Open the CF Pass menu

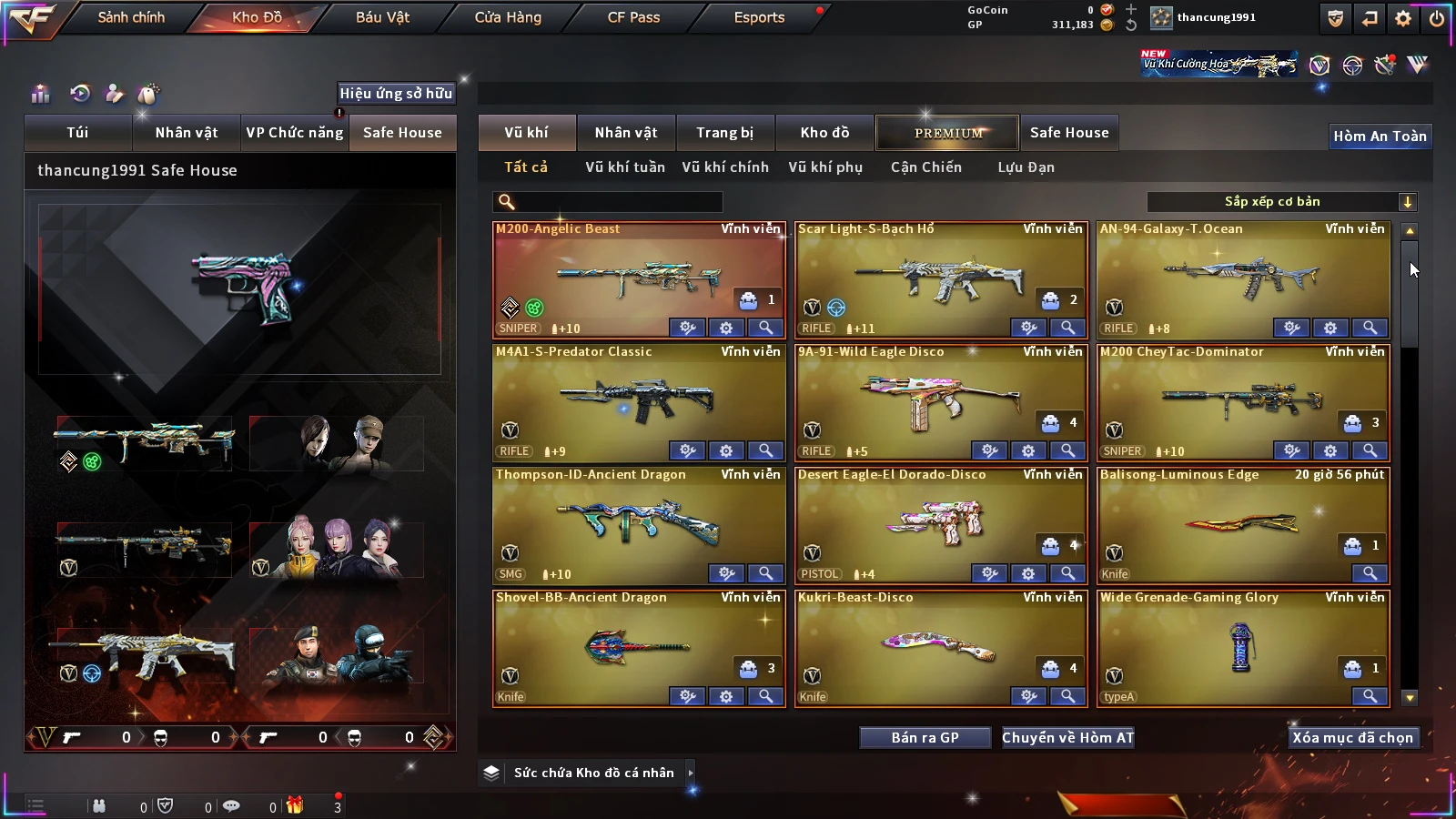(x=633, y=17)
